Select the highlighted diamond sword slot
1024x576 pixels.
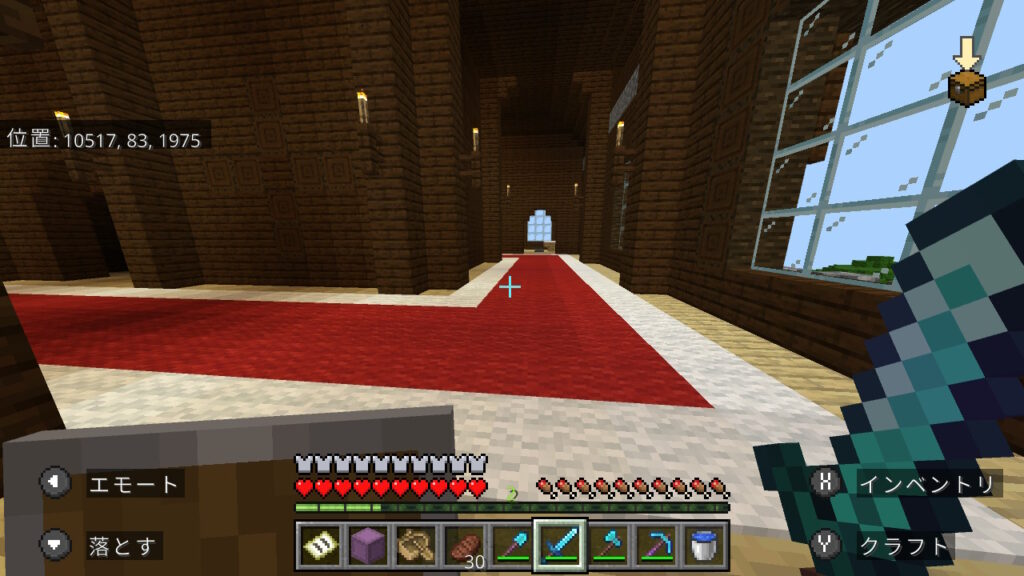pyautogui.click(x=558, y=545)
